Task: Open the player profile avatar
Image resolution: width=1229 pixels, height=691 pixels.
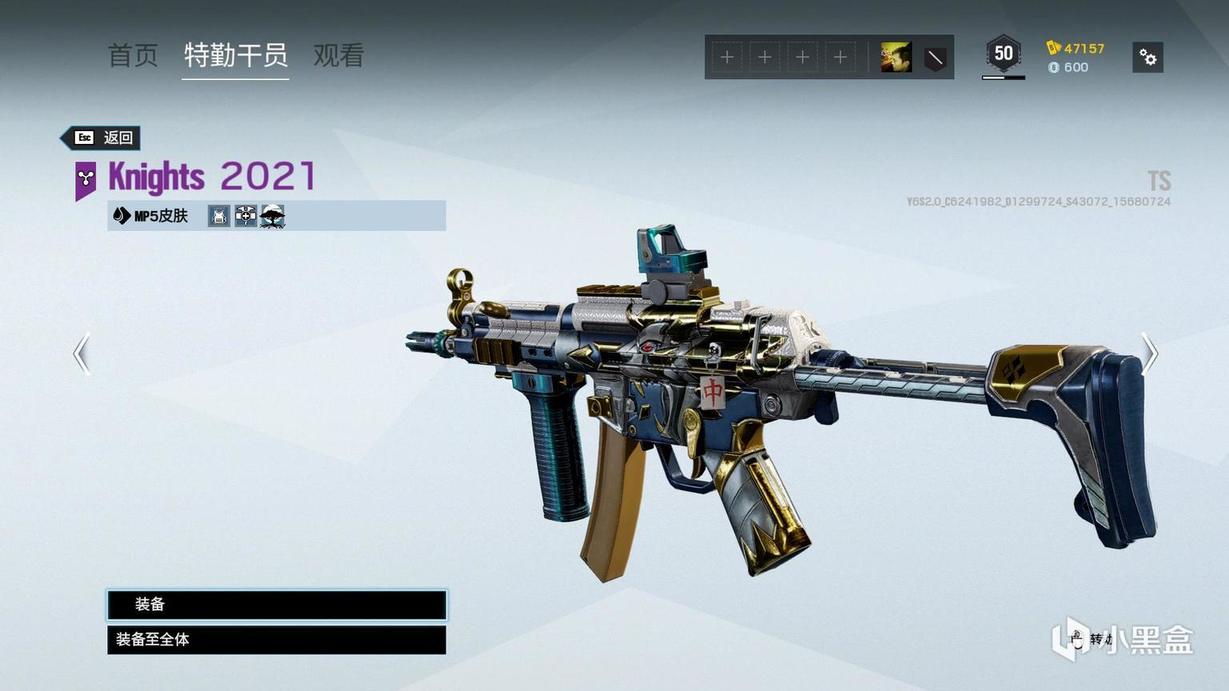Action: (x=895, y=58)
